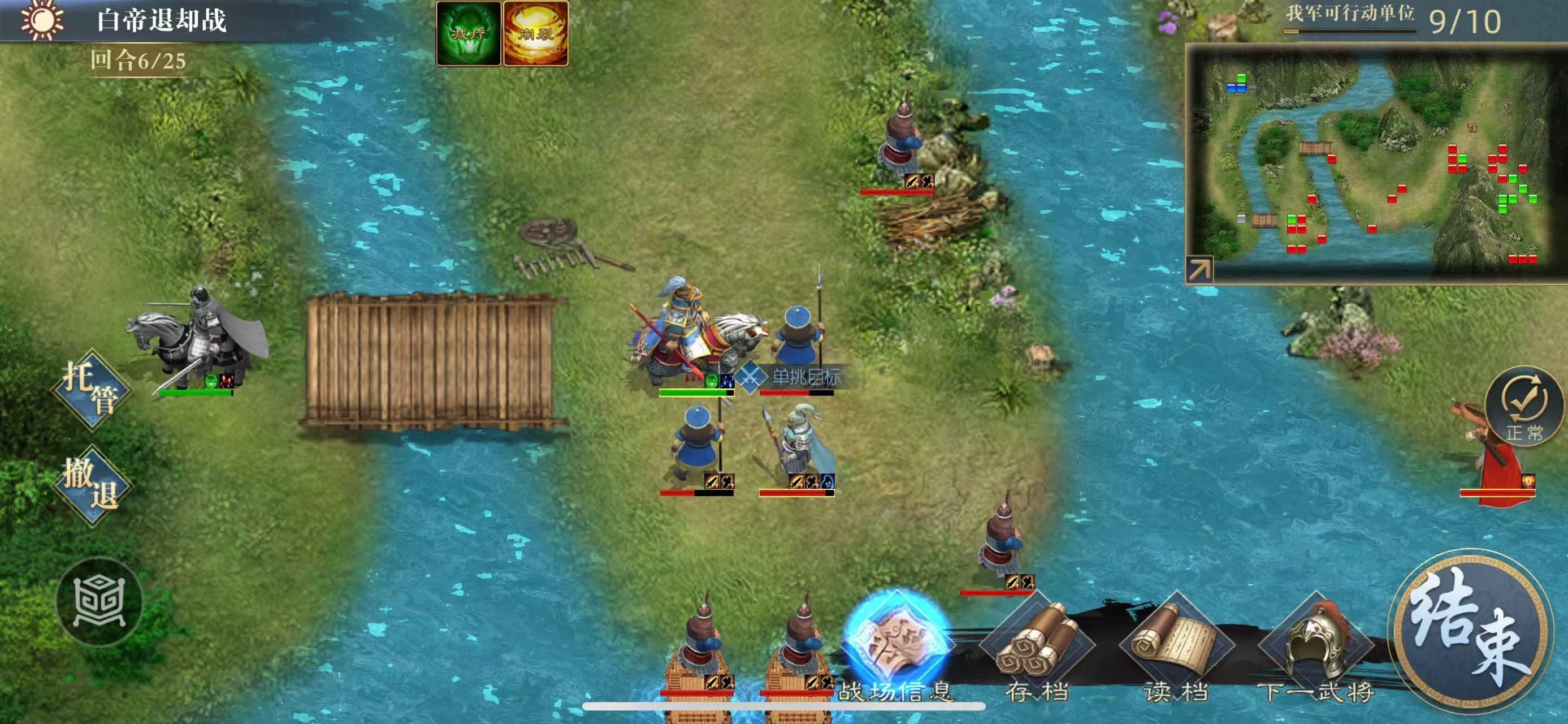1568x724 pixels.
Task: Select the 减疗 green debuff icon at top
Action: tap(469, 29)
